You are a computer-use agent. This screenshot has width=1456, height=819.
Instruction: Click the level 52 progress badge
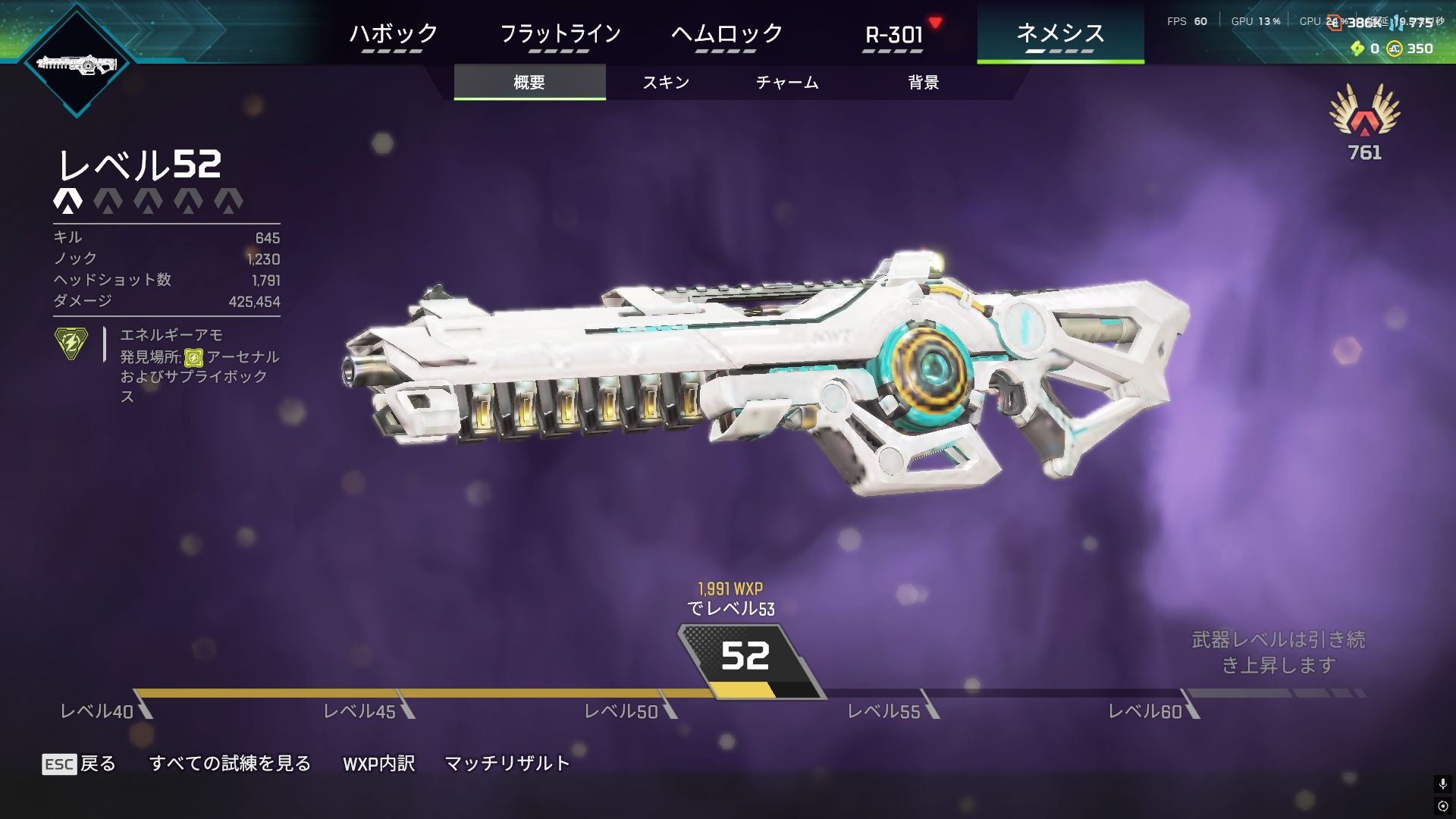(745, 657)
